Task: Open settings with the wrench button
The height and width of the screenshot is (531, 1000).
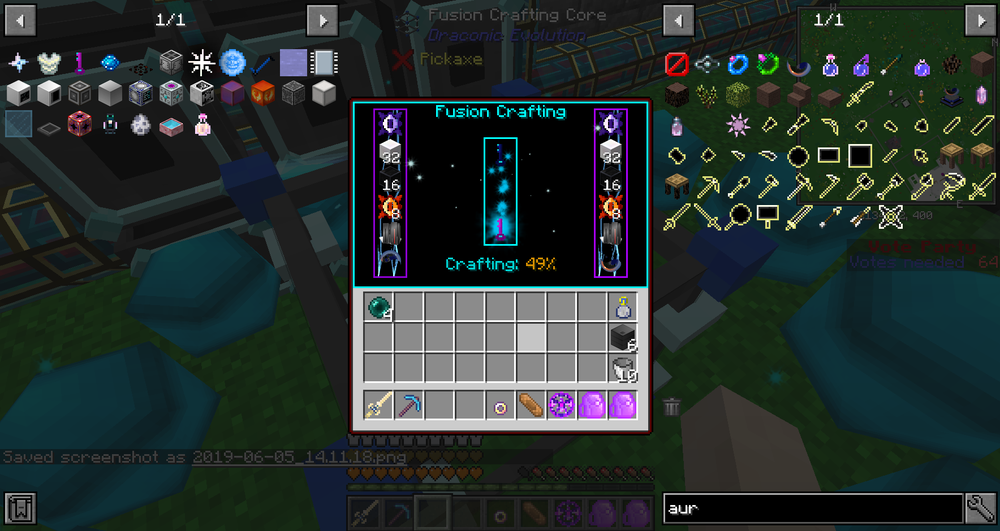Action: tap(979, 507)
